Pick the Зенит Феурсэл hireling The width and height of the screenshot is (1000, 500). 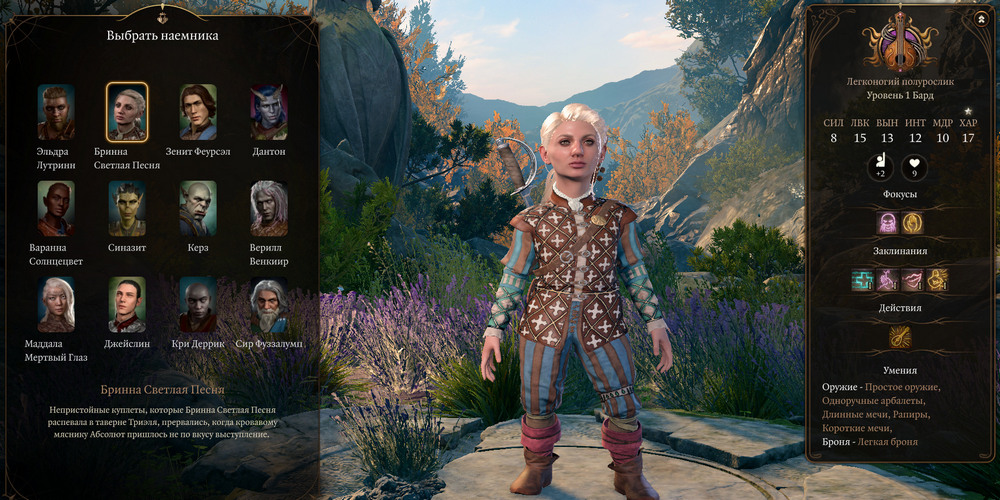point(198,111)
